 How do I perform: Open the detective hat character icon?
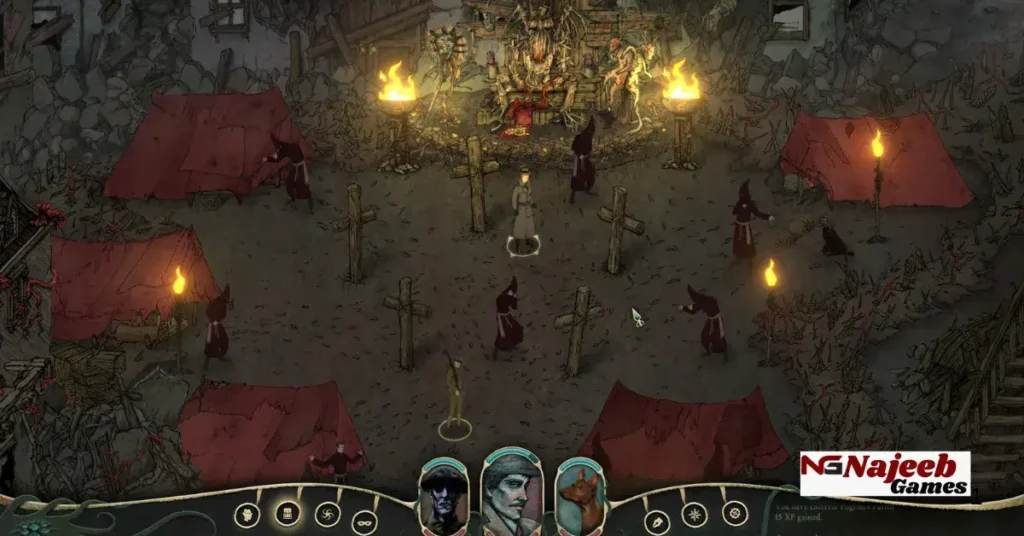point(247,515)
